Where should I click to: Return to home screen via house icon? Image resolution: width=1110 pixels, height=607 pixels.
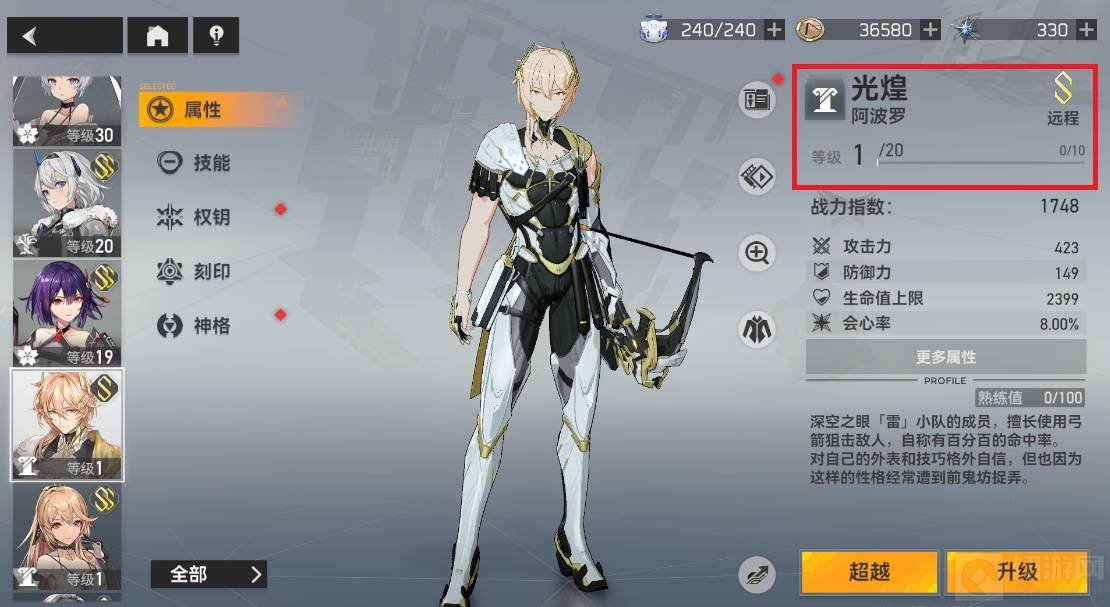coord(158,36)
